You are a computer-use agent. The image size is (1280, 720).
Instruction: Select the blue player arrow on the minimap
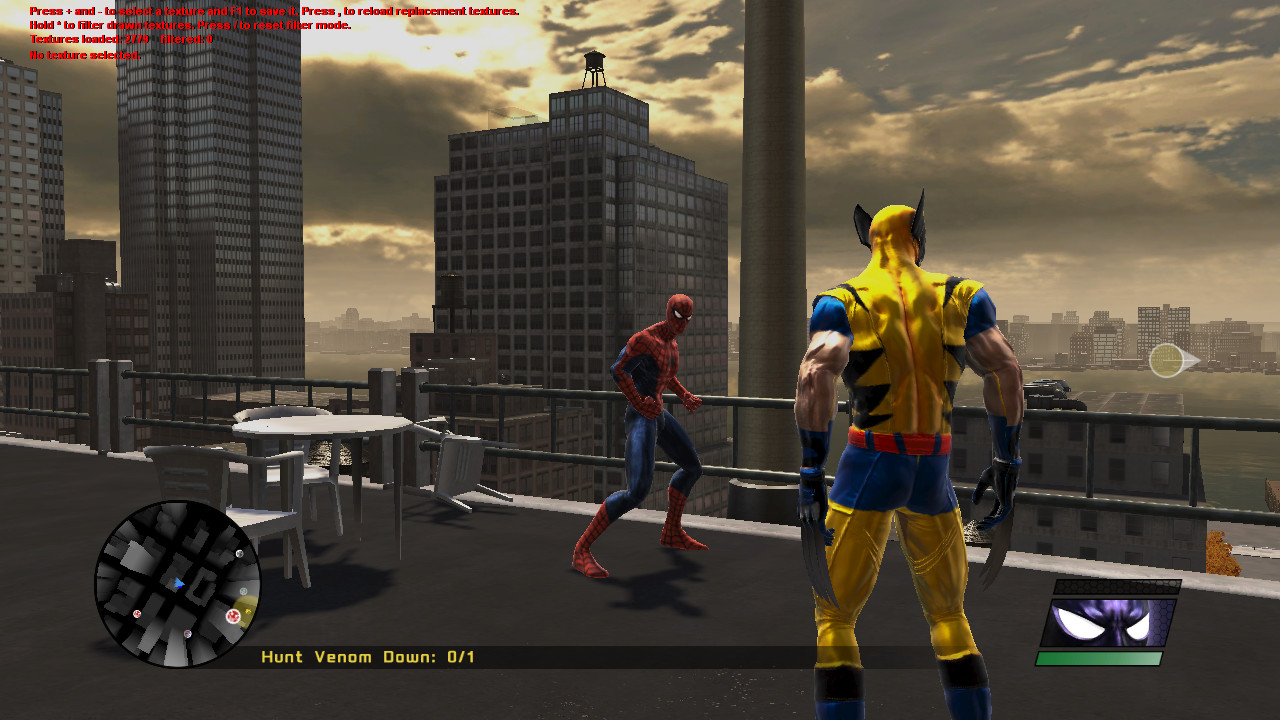[180, 584]
